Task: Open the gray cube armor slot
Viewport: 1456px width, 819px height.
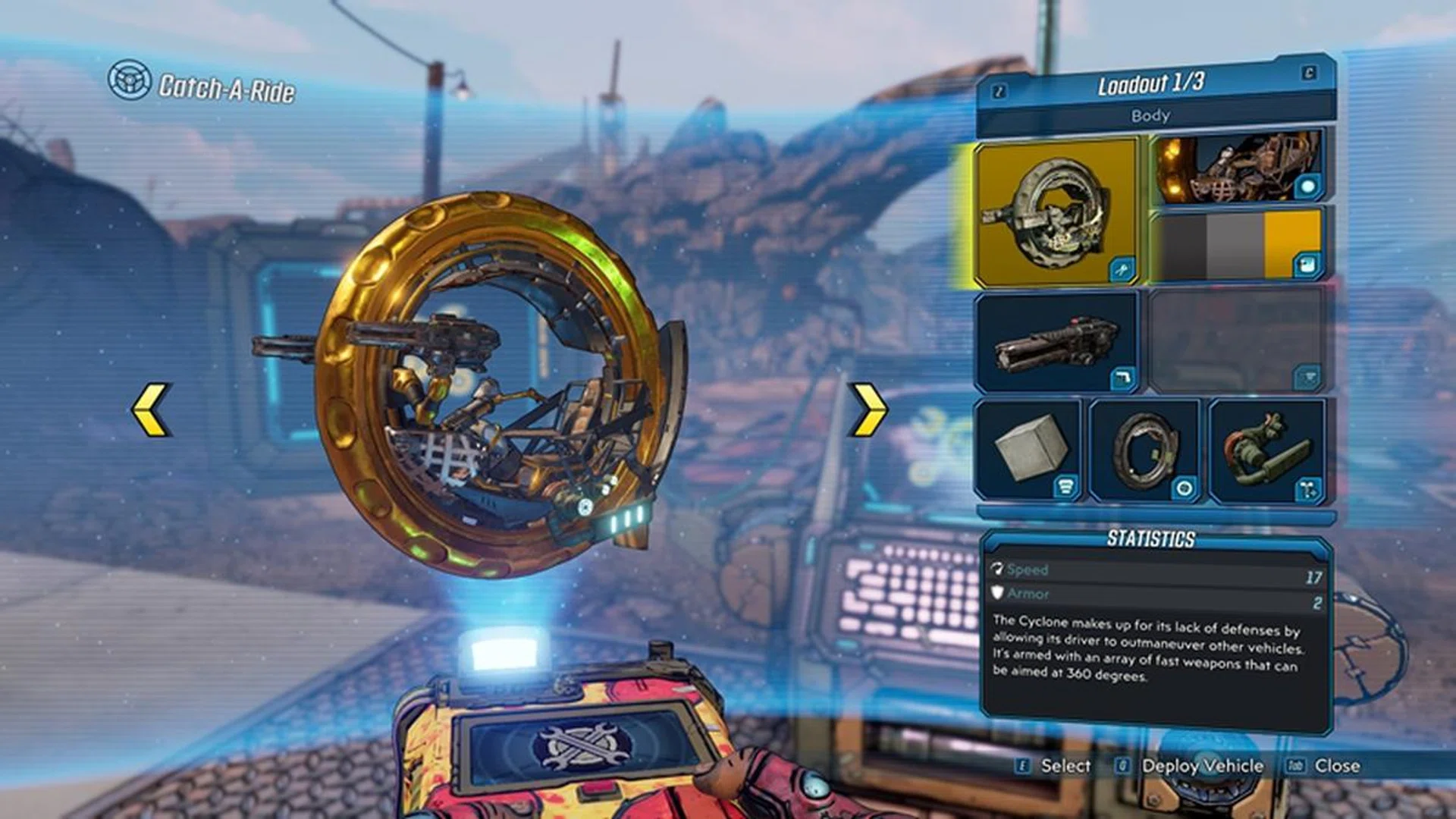Action: [1030, 450]
